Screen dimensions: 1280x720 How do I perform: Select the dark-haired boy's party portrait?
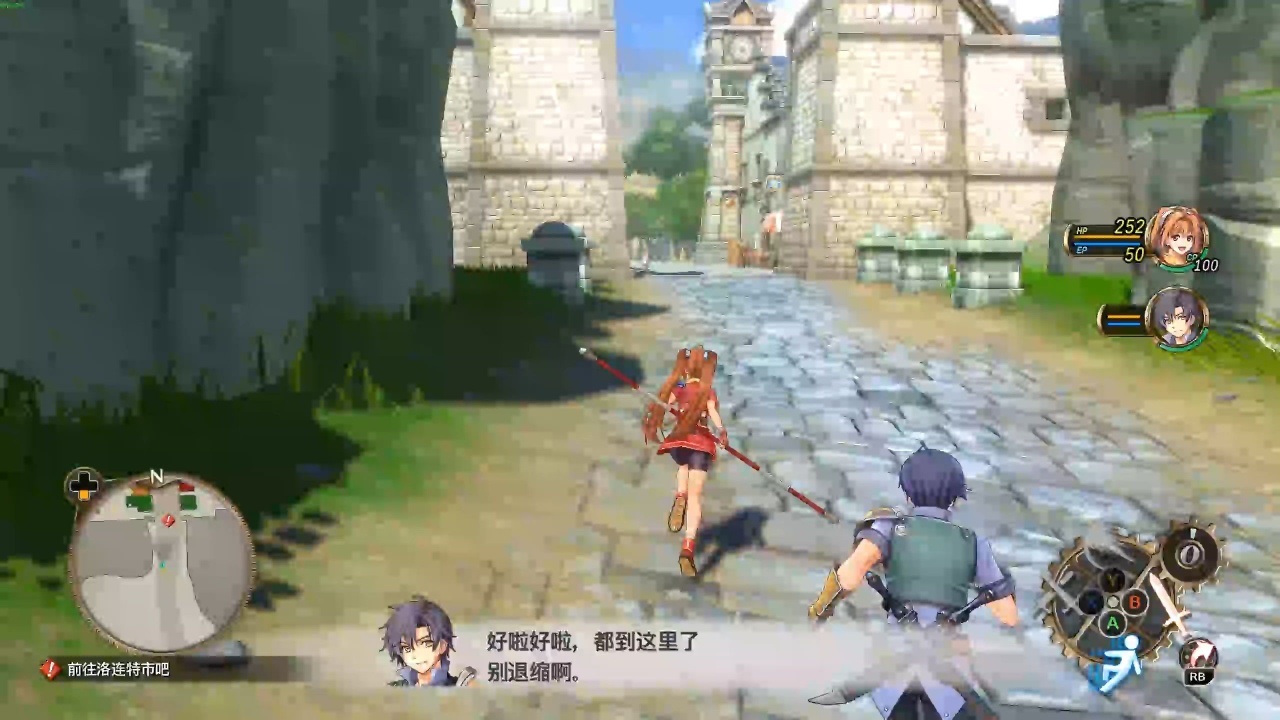pyautogui.click(x=1176, y=318)
